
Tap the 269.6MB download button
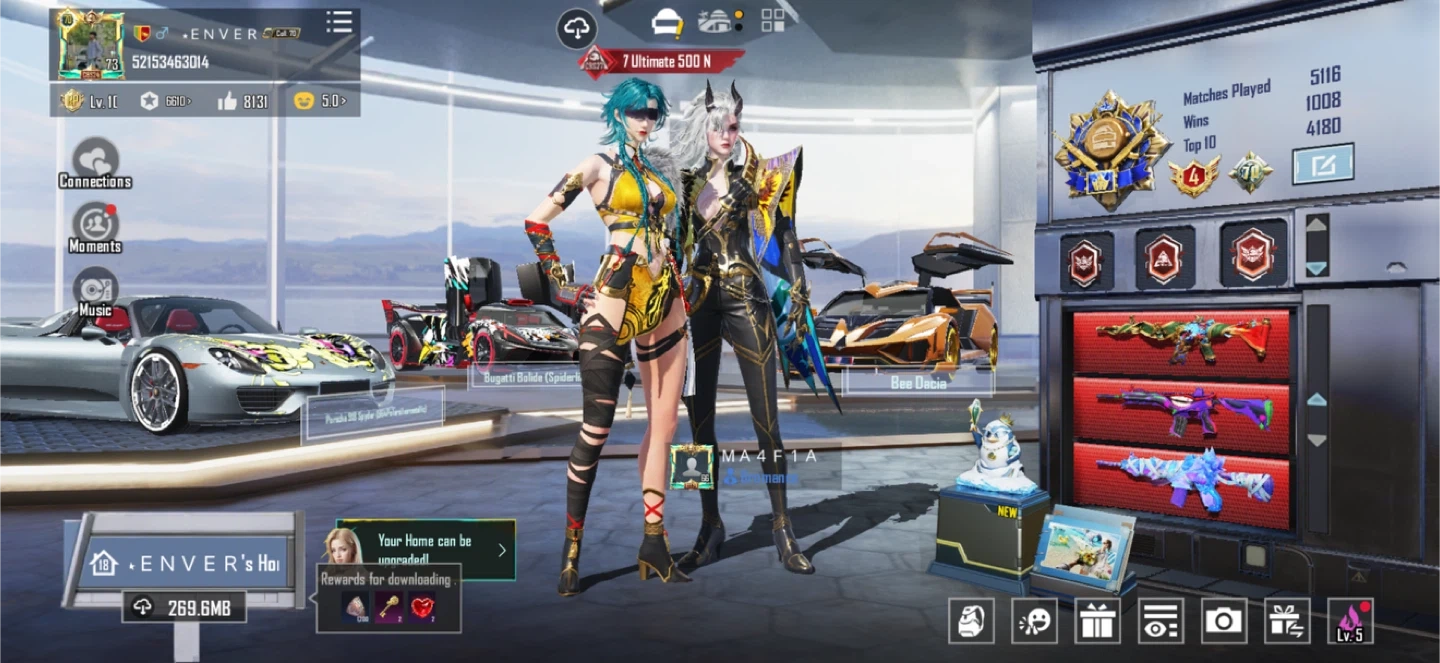[x=184, y=607]
